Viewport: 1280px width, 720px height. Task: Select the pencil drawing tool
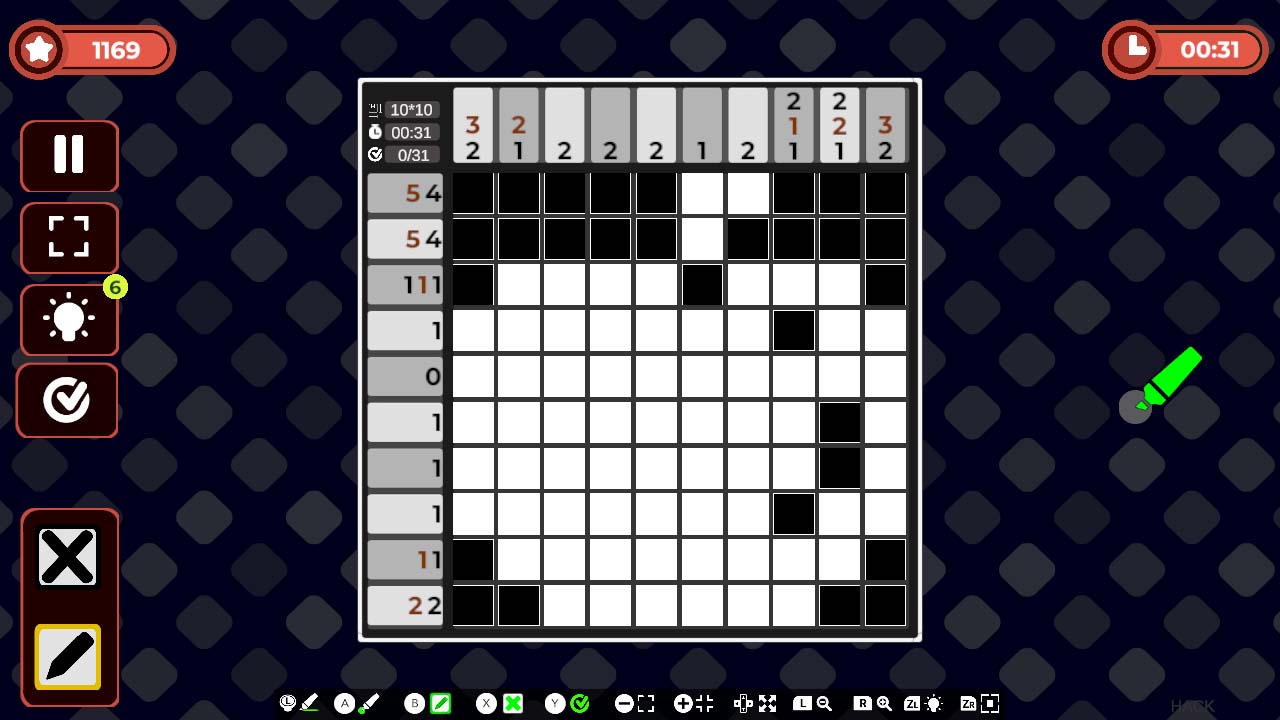pyautogui.click(x=68, y=657)
